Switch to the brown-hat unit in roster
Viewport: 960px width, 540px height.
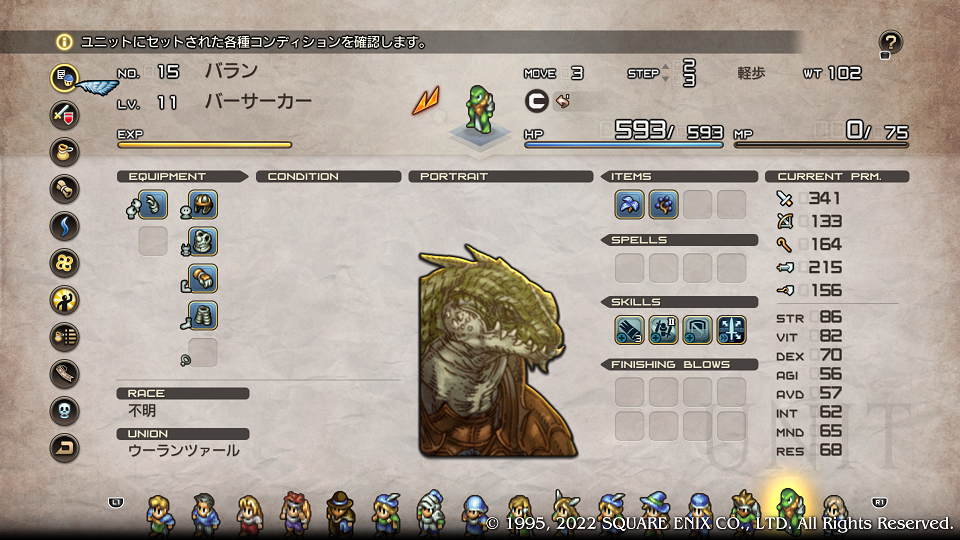[340, 512]
